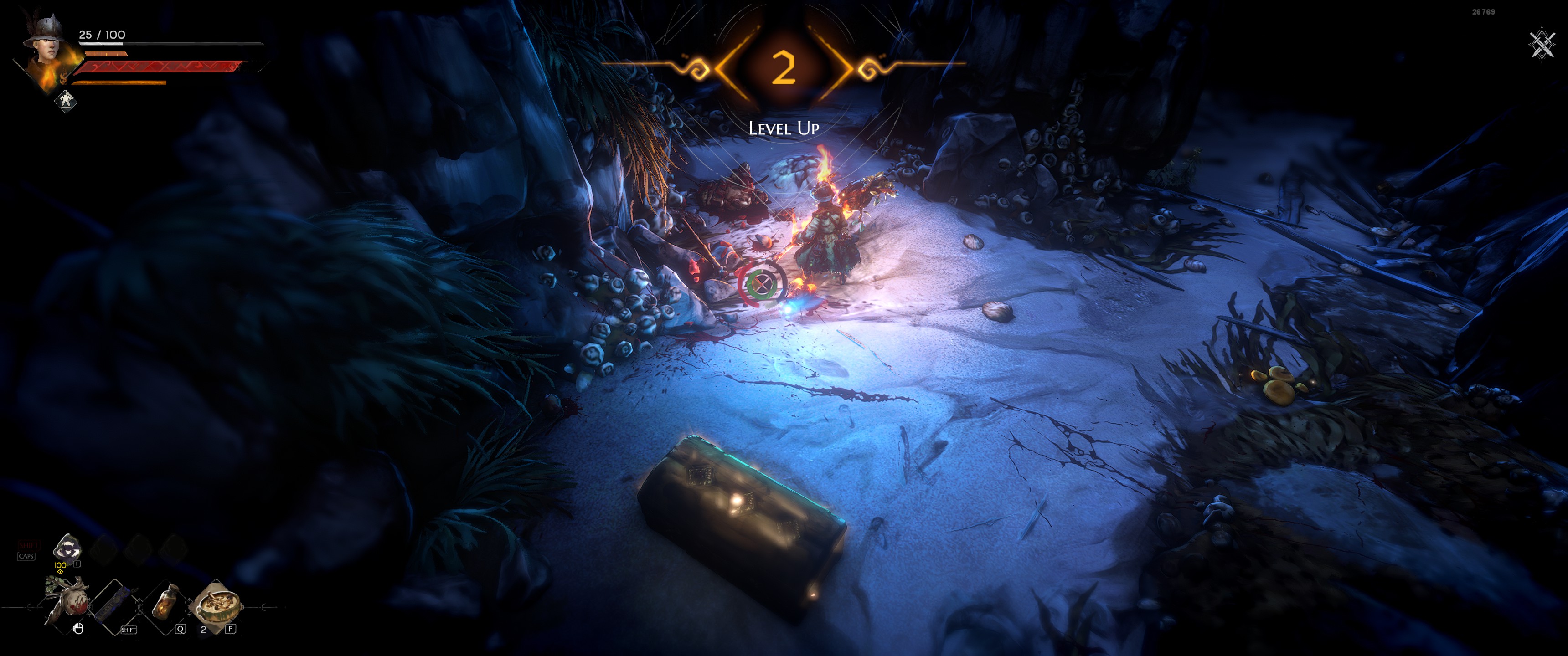The width and height of the screenshot is (1568, 656).
Task: Click the hooded figure icon marked 100
Action: (x=67, y=548)
